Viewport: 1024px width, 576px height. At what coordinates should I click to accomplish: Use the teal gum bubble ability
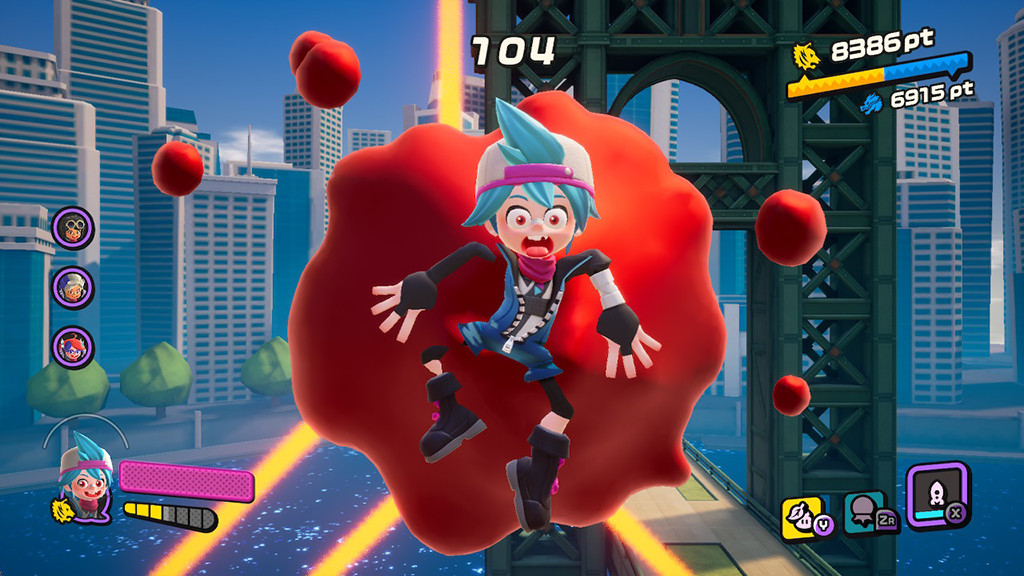[x=865, y=513]
